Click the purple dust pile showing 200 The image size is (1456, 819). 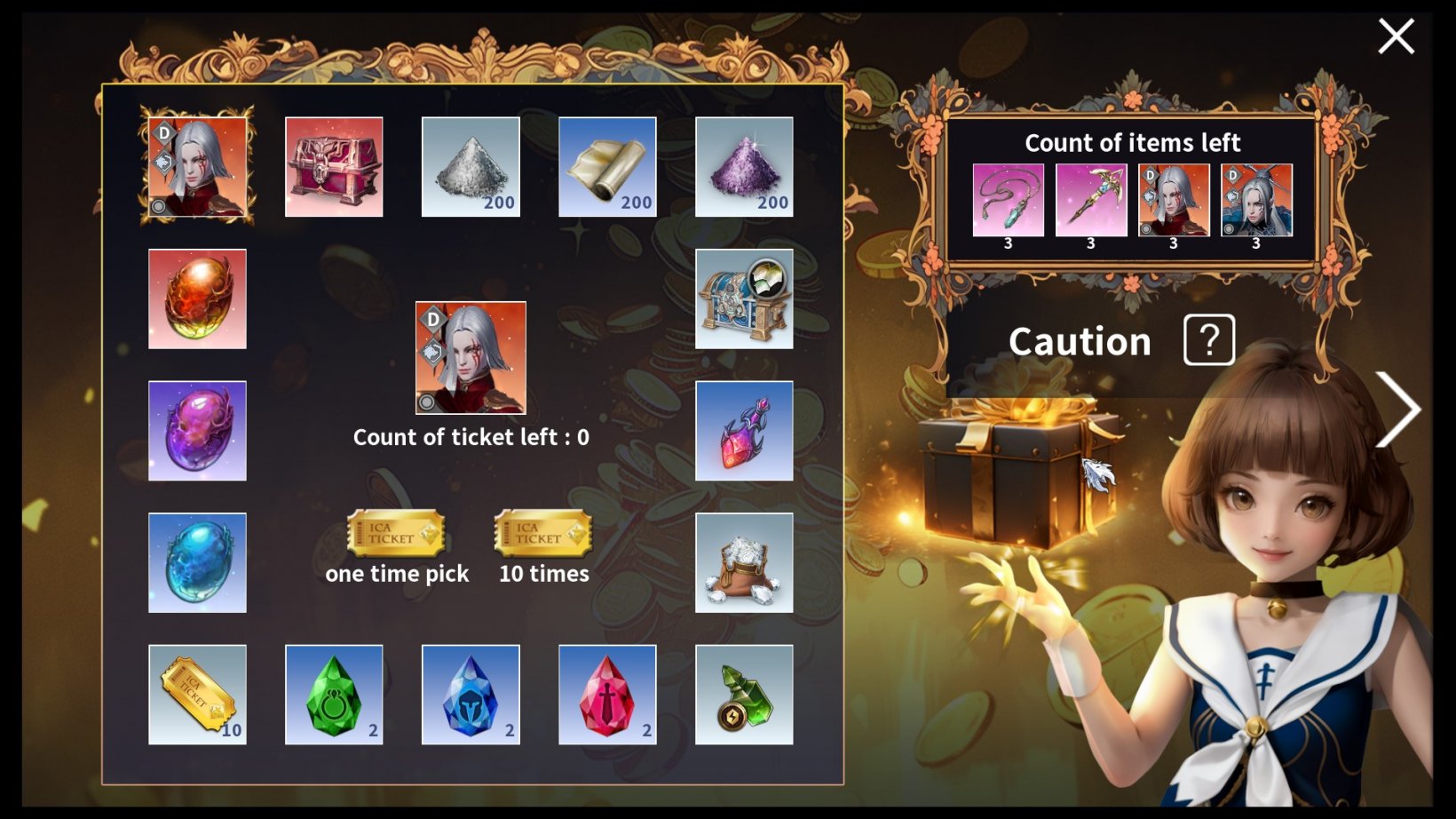pos(744,167)
